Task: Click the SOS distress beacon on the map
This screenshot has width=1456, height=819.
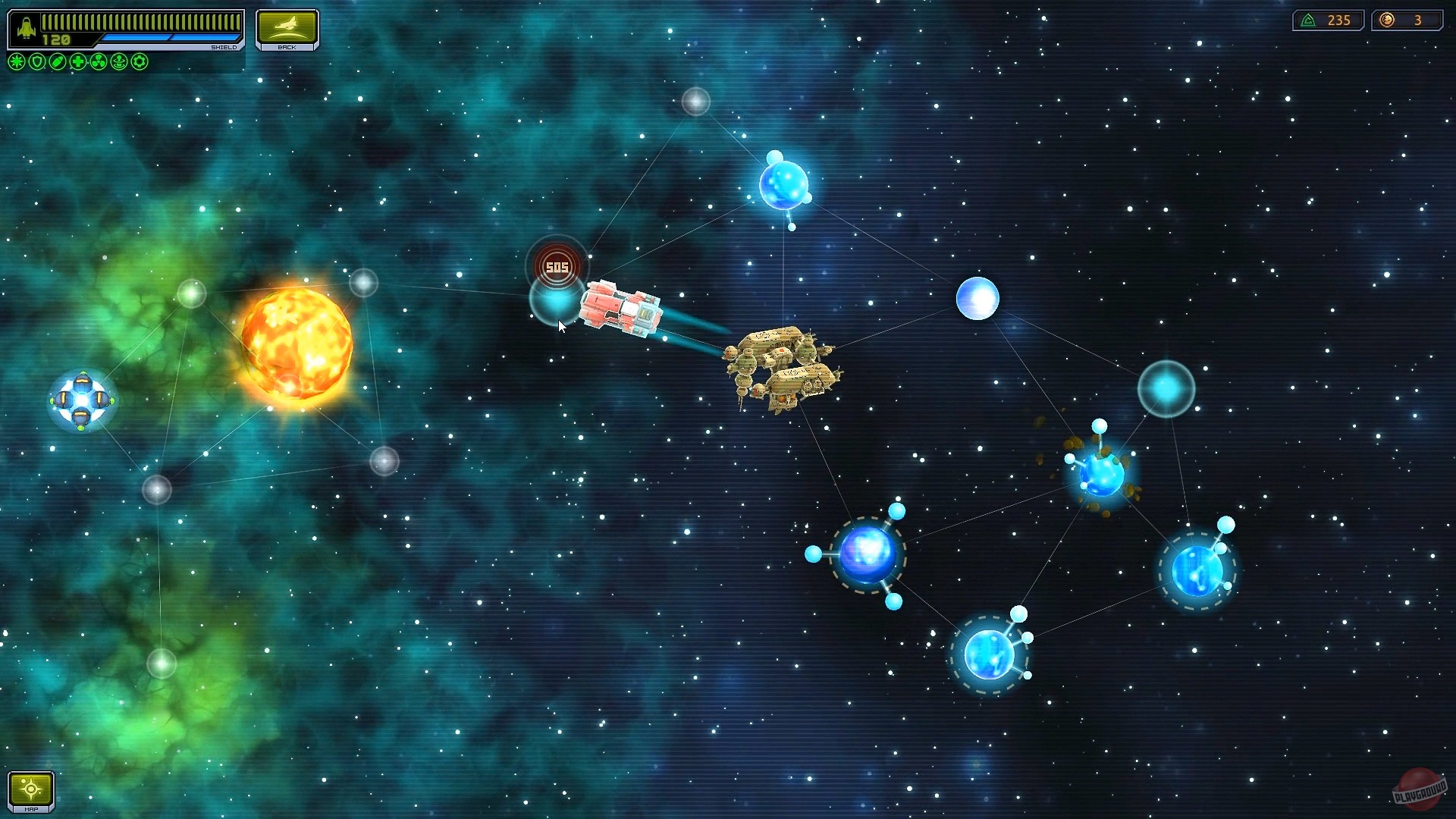Action: [556, 265]
